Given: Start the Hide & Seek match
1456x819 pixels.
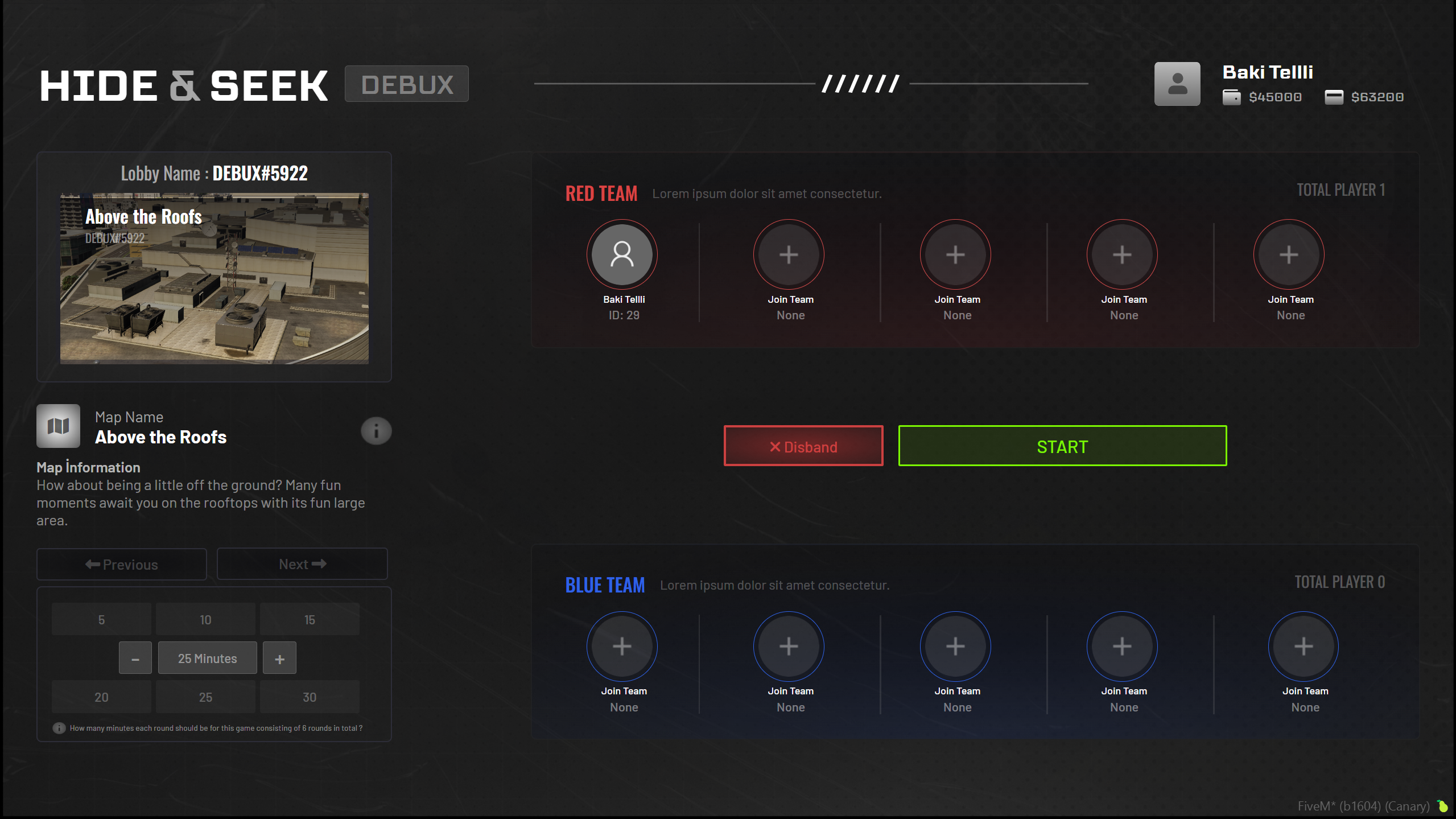Looking at the screenshot, I should click(x=1062, y=446).
